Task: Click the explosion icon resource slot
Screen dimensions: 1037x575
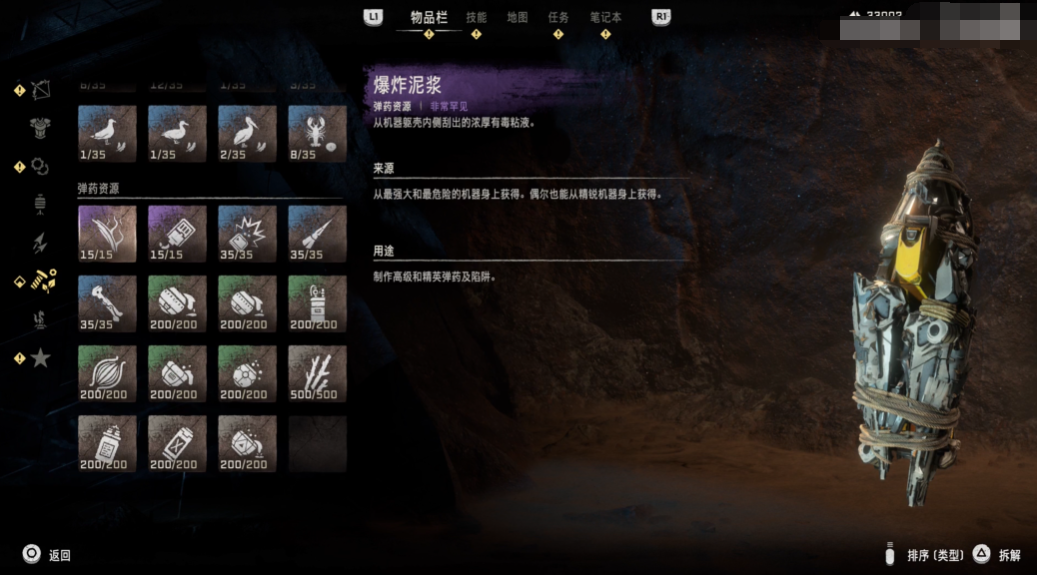Action: coord(247,233)
